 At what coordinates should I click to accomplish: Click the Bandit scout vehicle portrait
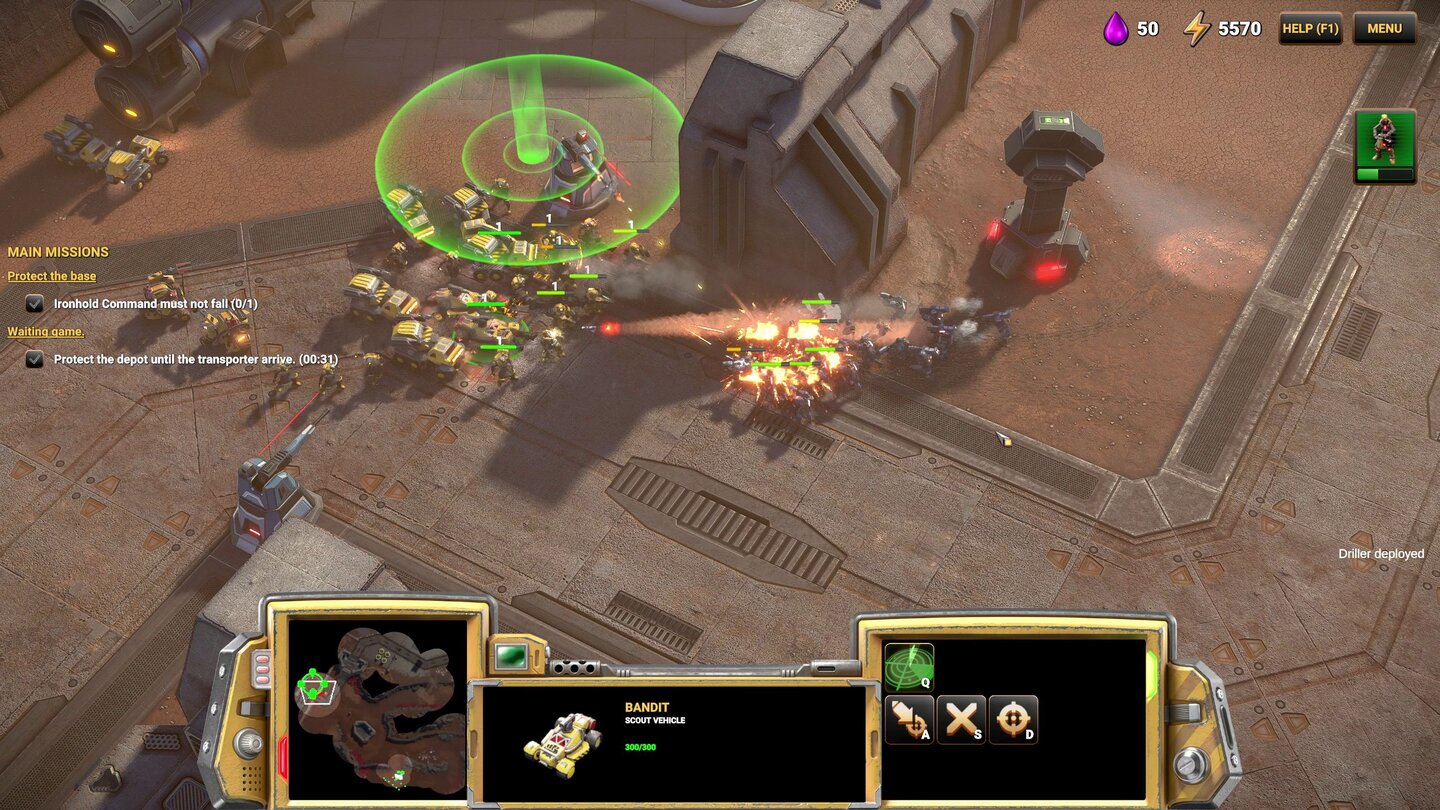pyautogui.click(x=563, y=743)
